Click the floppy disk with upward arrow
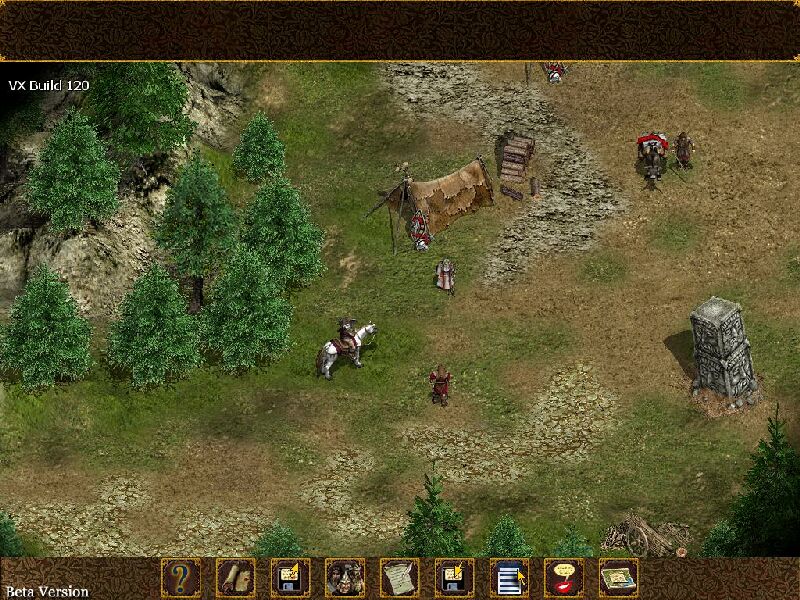Viewport: 800px width, 600px height. coord(291,577)
